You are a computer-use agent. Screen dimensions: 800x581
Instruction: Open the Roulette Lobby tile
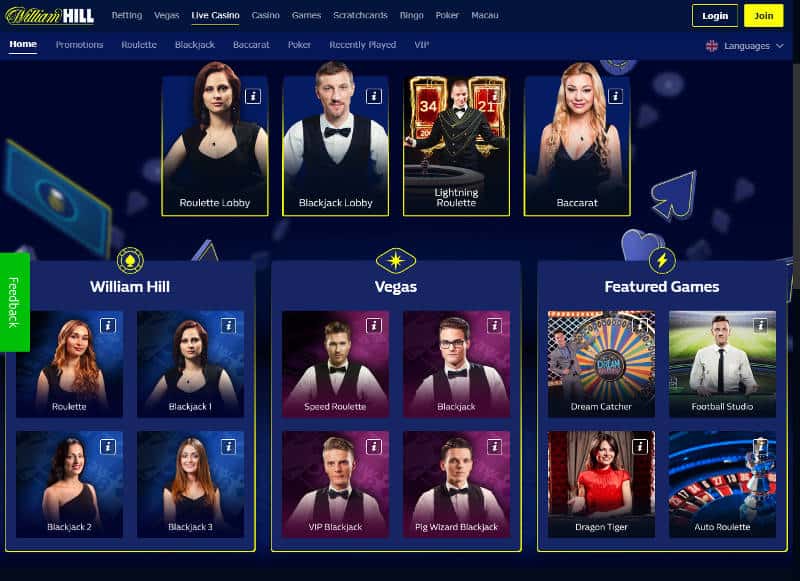(x=215, y=145)
